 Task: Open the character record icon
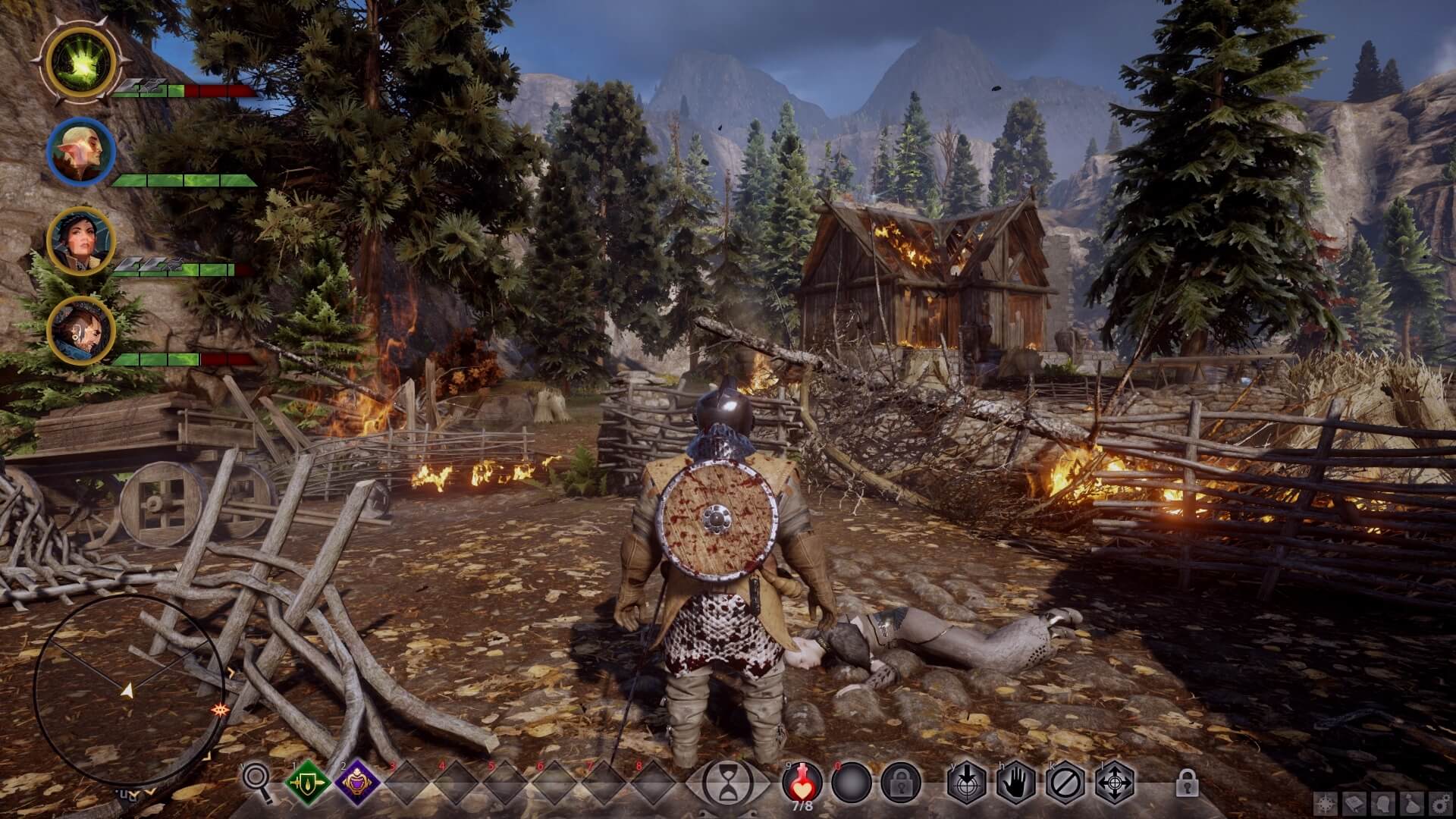(1383, 804)
